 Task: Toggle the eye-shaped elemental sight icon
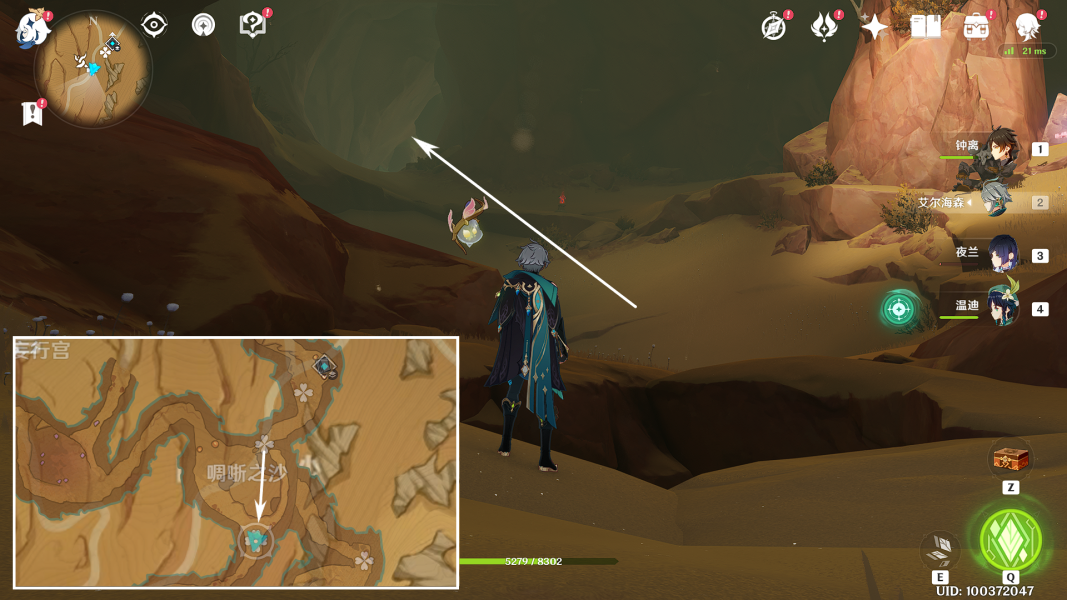click(x=154, y=25)
